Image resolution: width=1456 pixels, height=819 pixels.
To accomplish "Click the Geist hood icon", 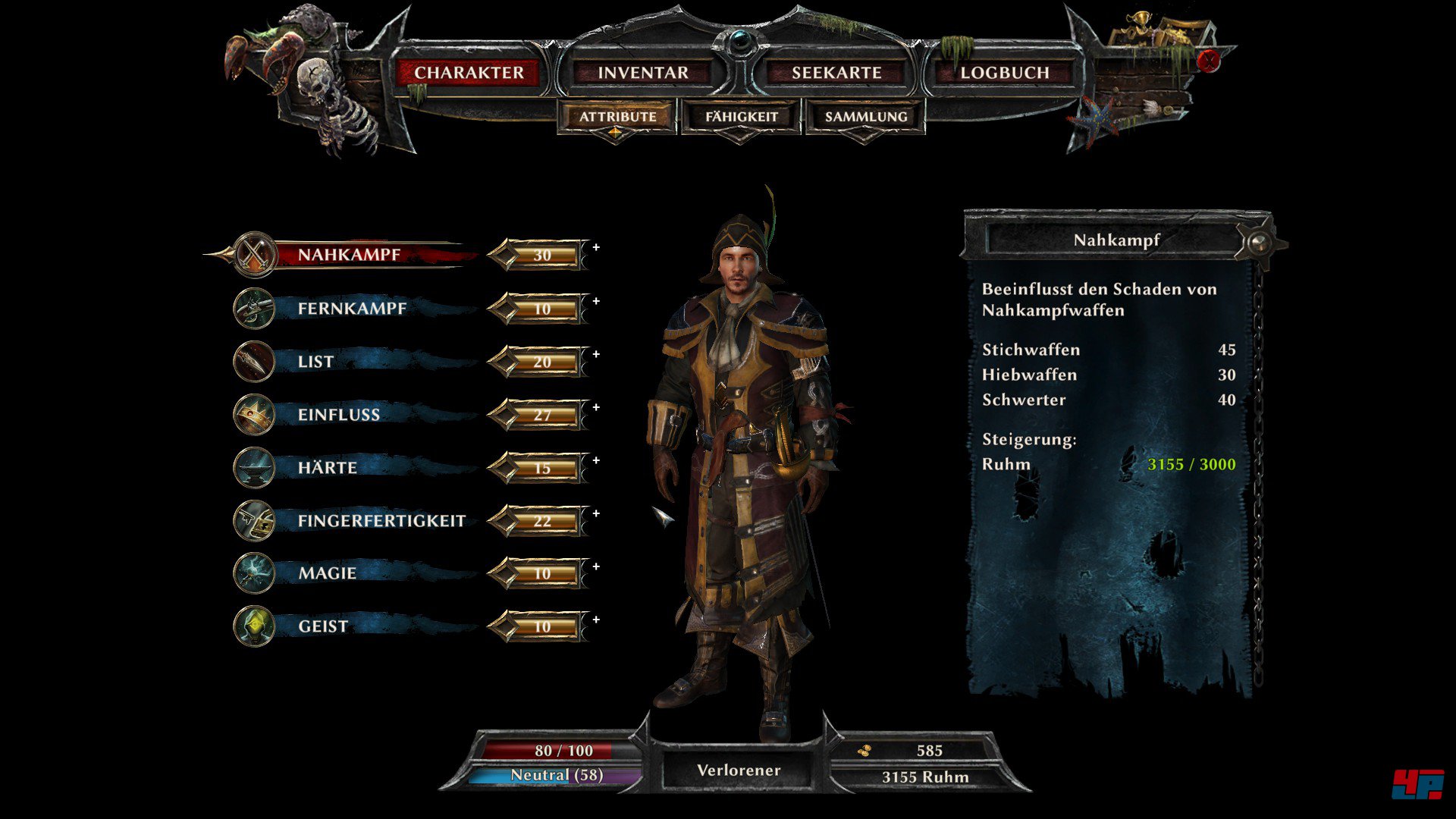I will click(253, 626).
